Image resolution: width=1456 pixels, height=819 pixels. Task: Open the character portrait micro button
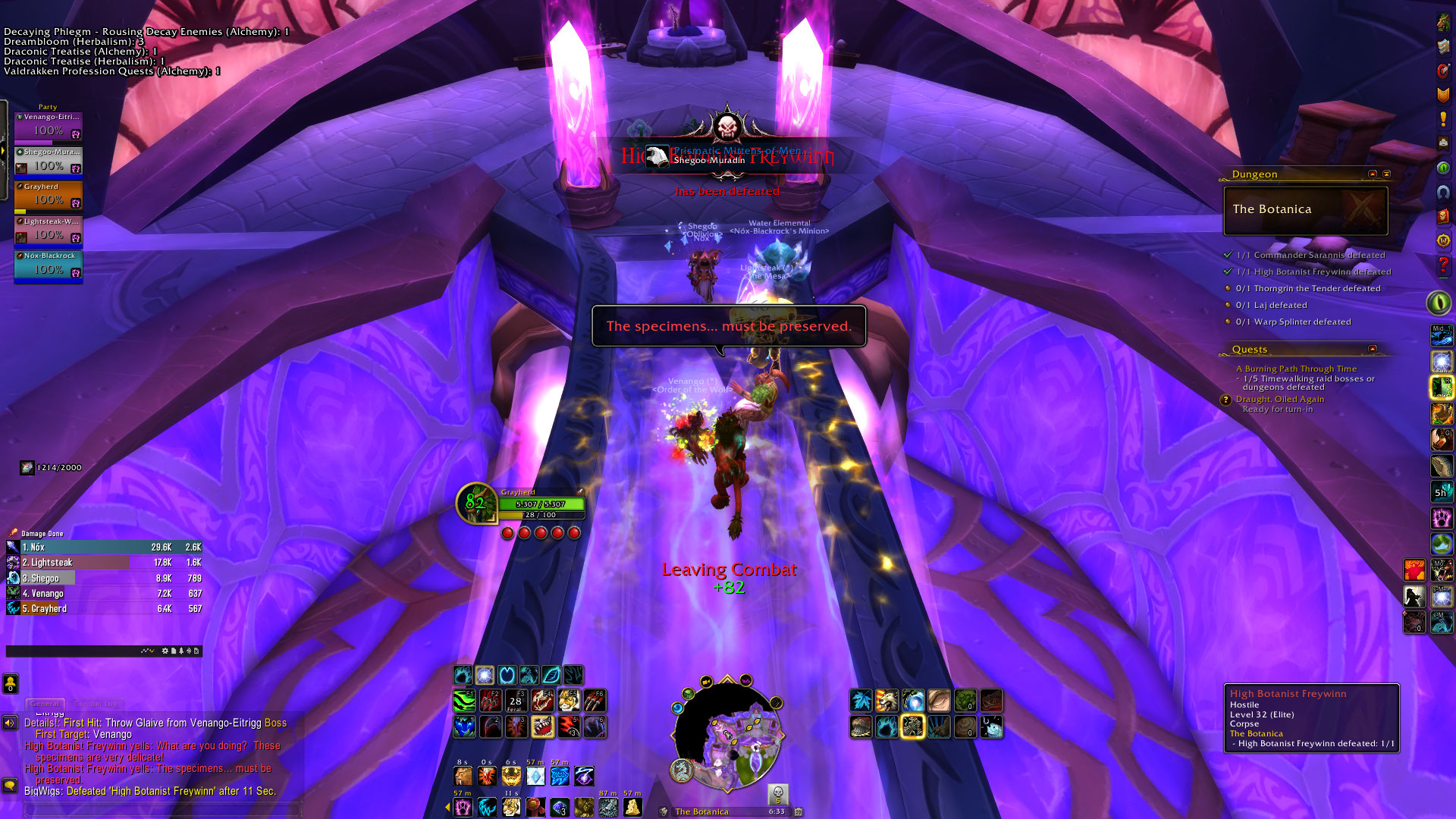[1442, 23]
